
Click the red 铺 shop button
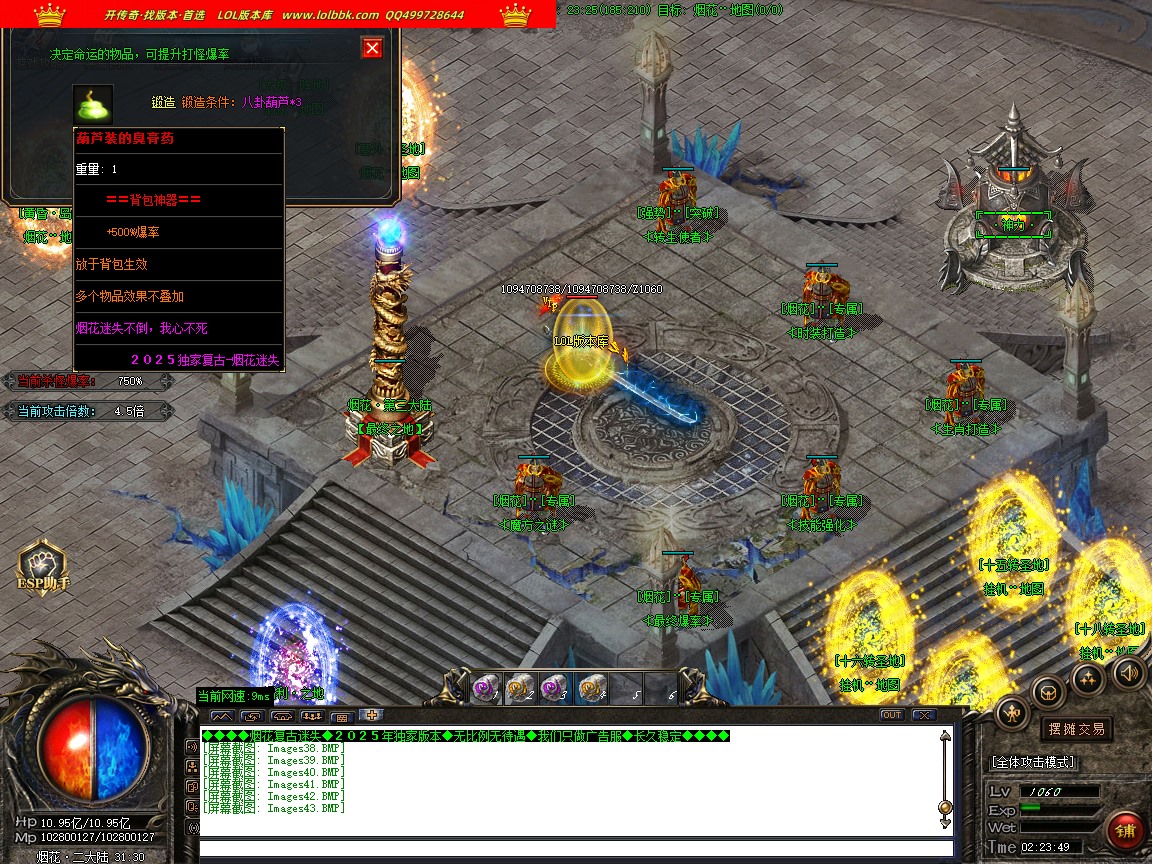pos(1126,830)
